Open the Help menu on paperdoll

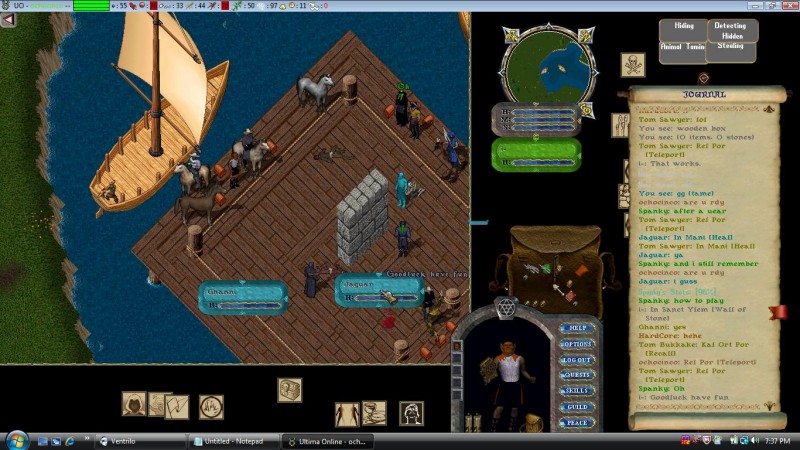577,327
